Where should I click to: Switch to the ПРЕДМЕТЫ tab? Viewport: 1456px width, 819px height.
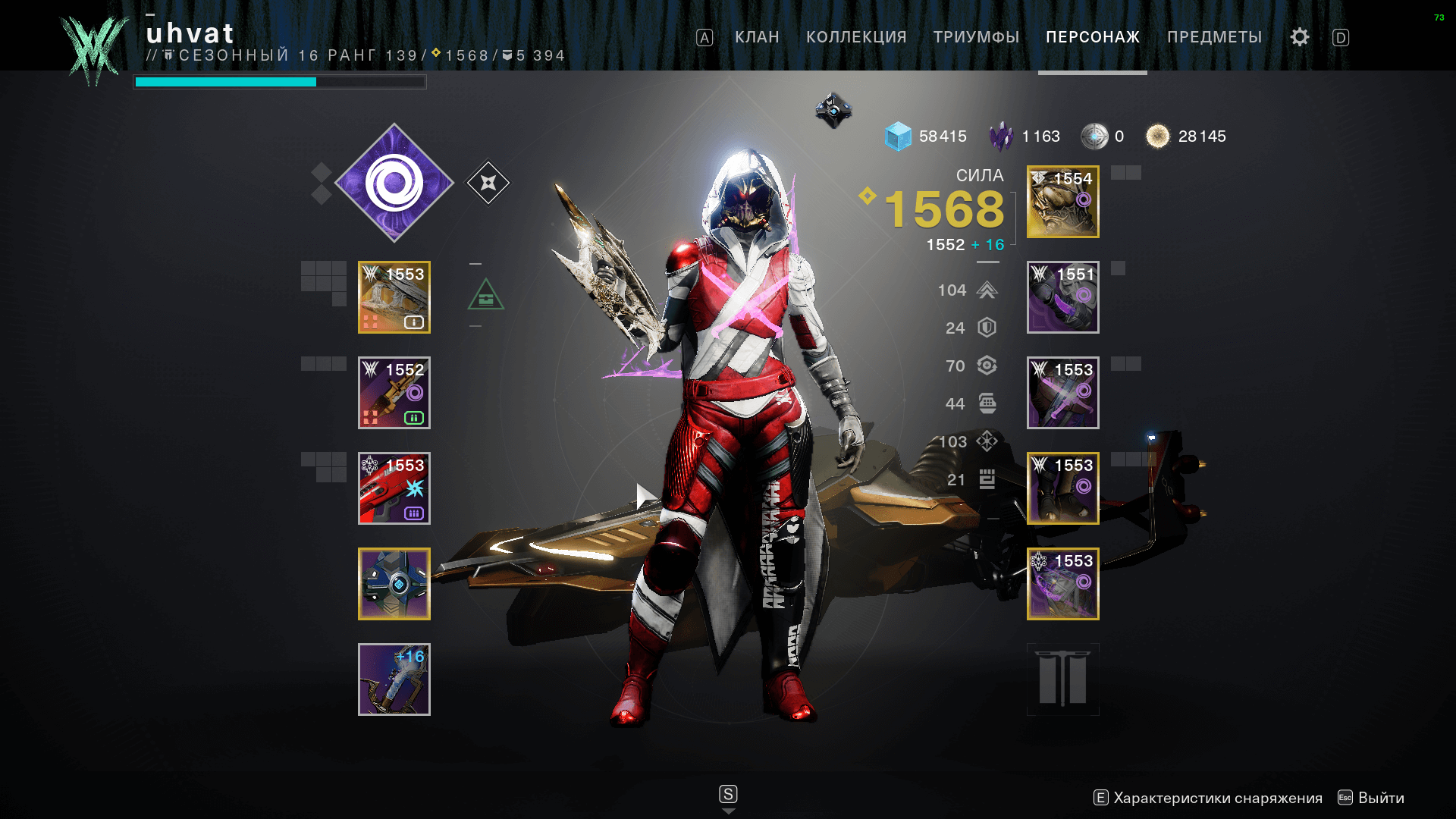pyautogui.click(x=1216, y=36)
